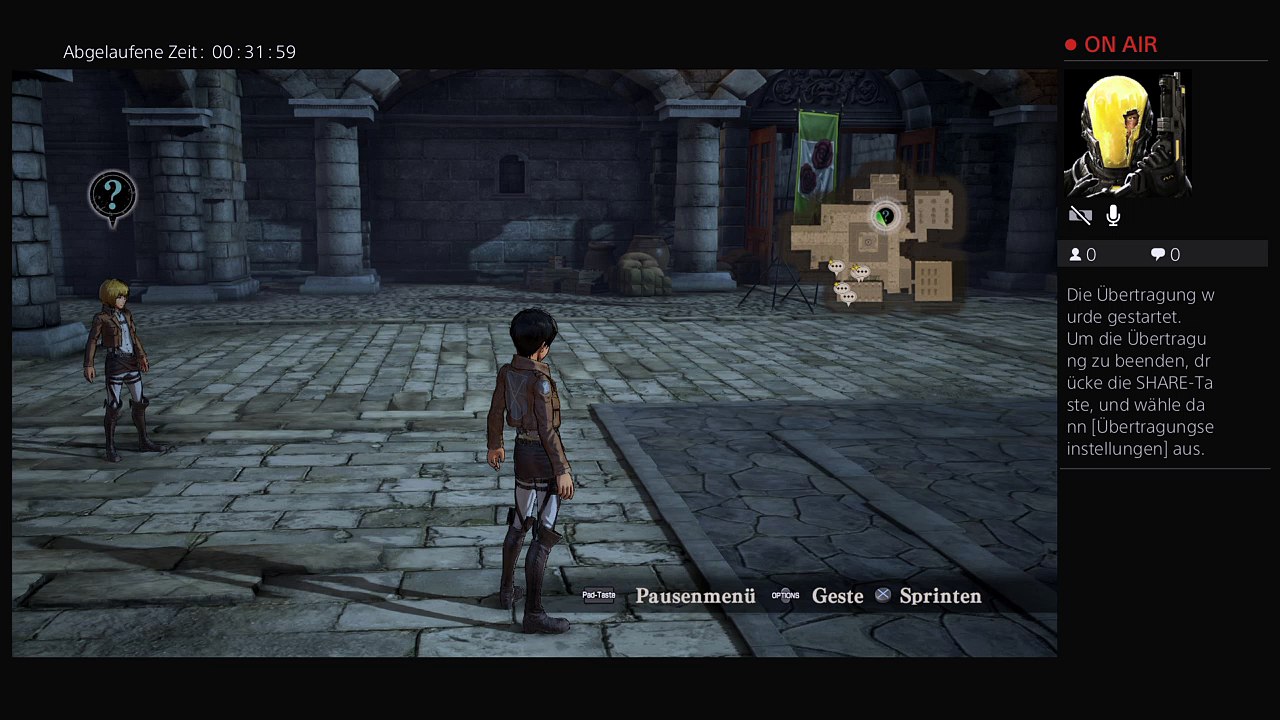Screen dimensions: 1280x720
Task: Click the large question mark objective icon
Action: coord(112,196)
